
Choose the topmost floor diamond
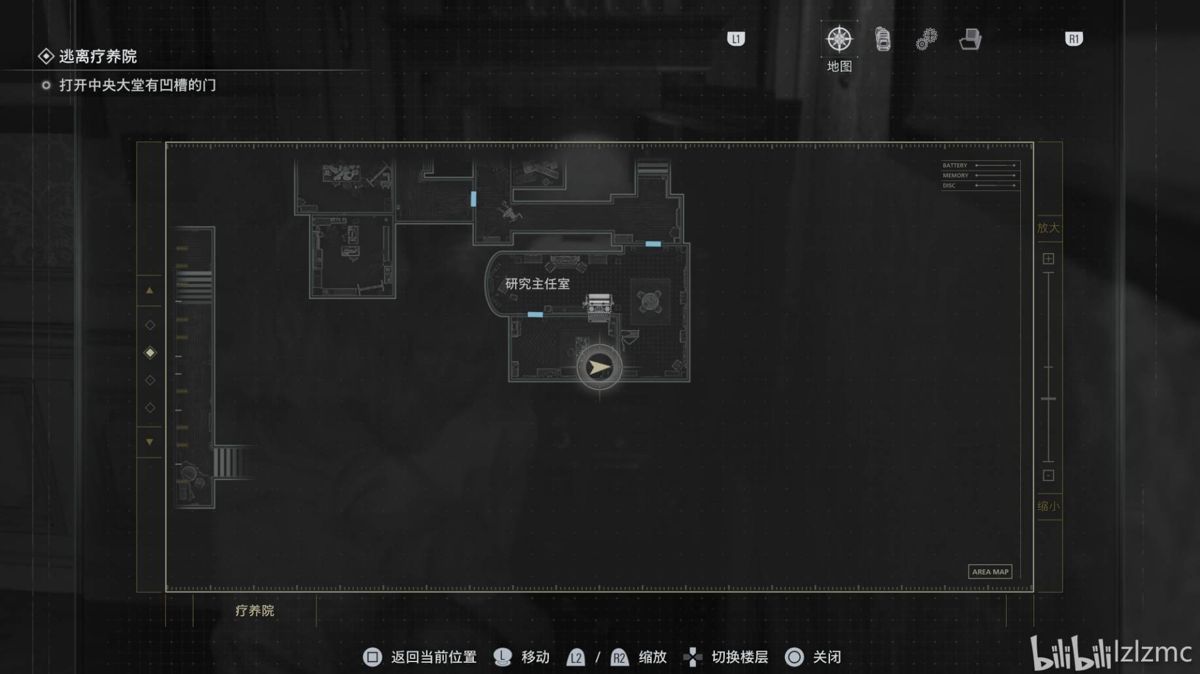pos(150,325)
